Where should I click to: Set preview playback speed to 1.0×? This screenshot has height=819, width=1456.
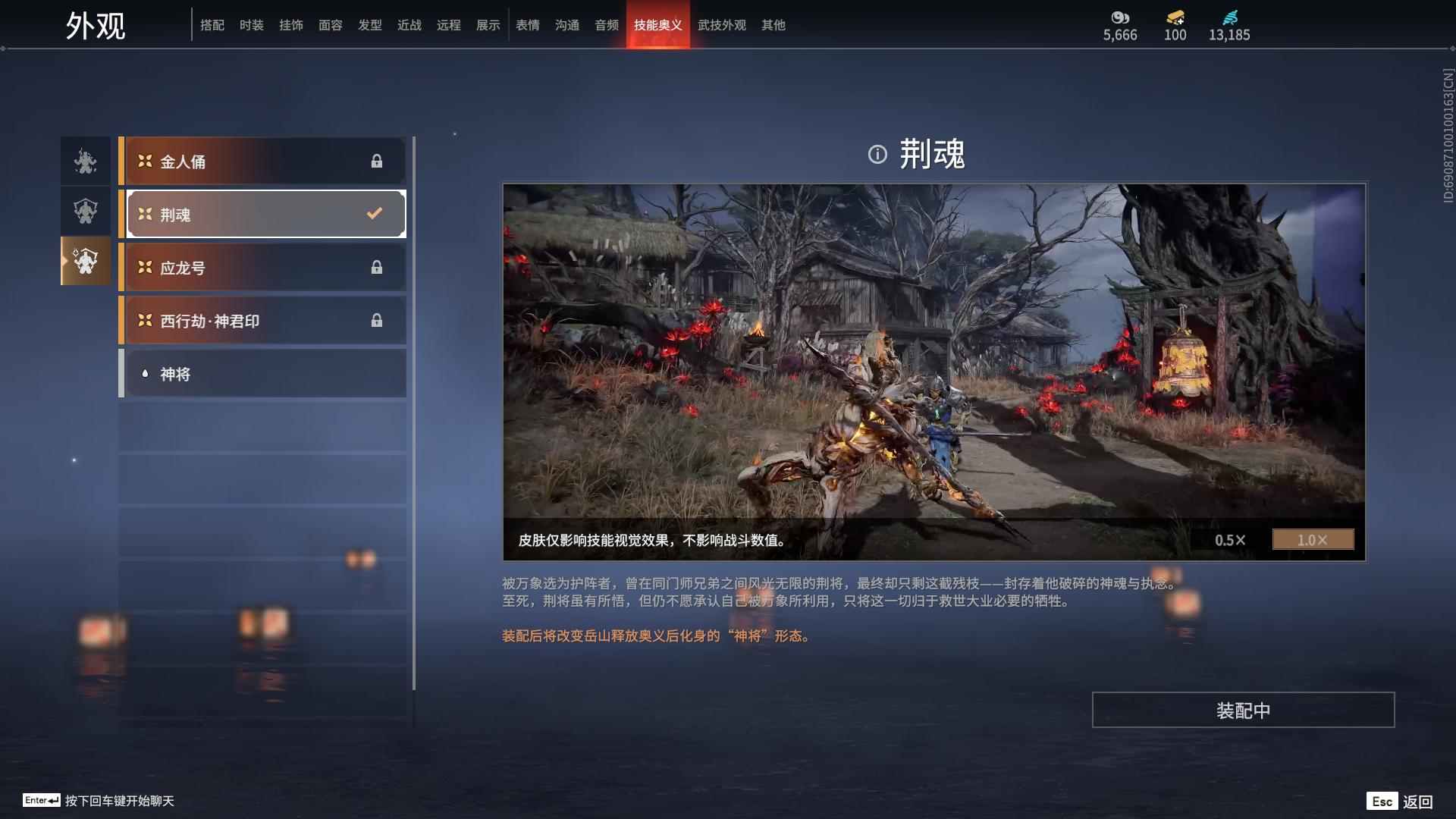coord(1313,540)
